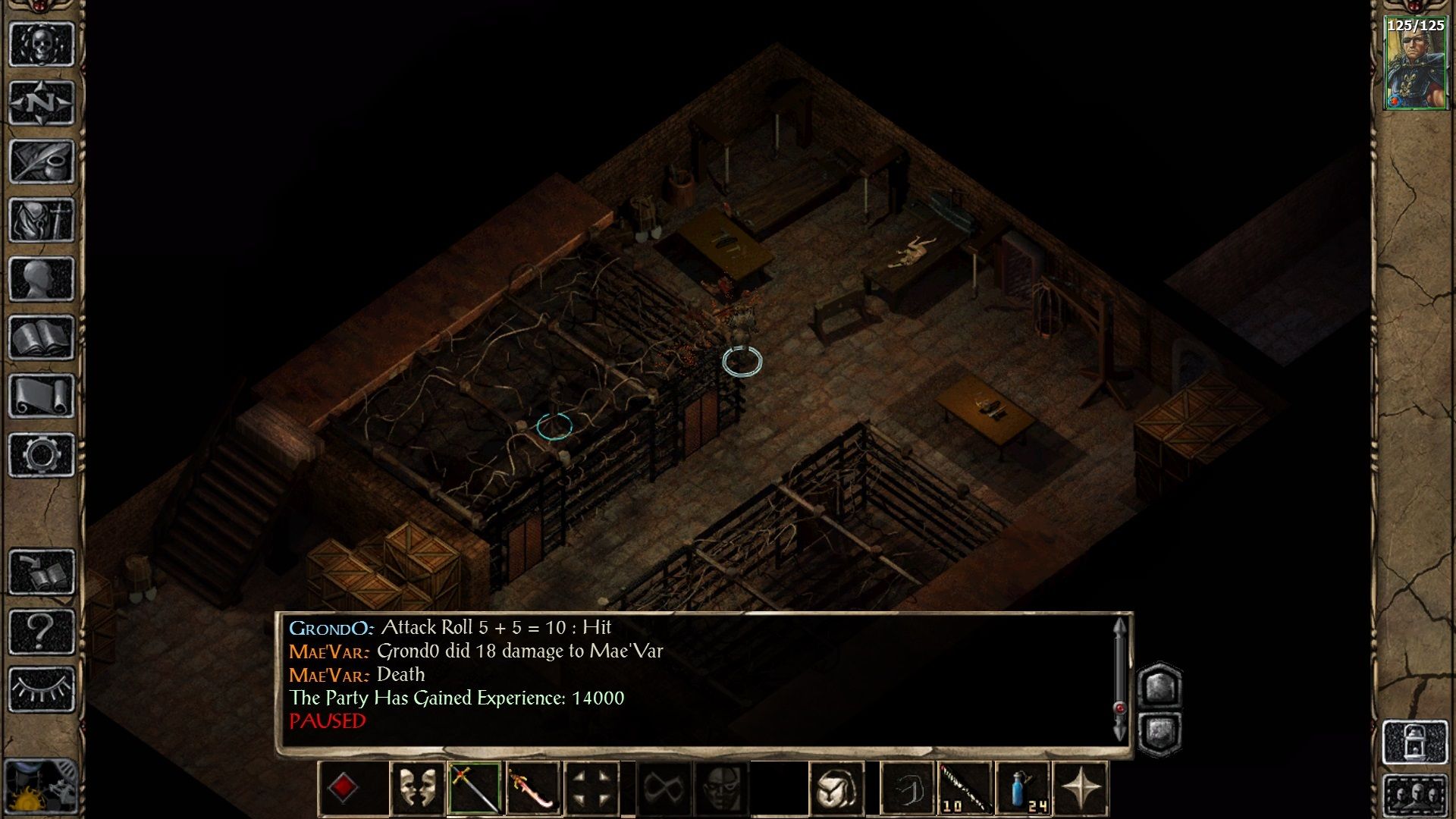Toggle the closed-eye hide interface button
The height and width of the screenshot is (819, 1456).
42,689
